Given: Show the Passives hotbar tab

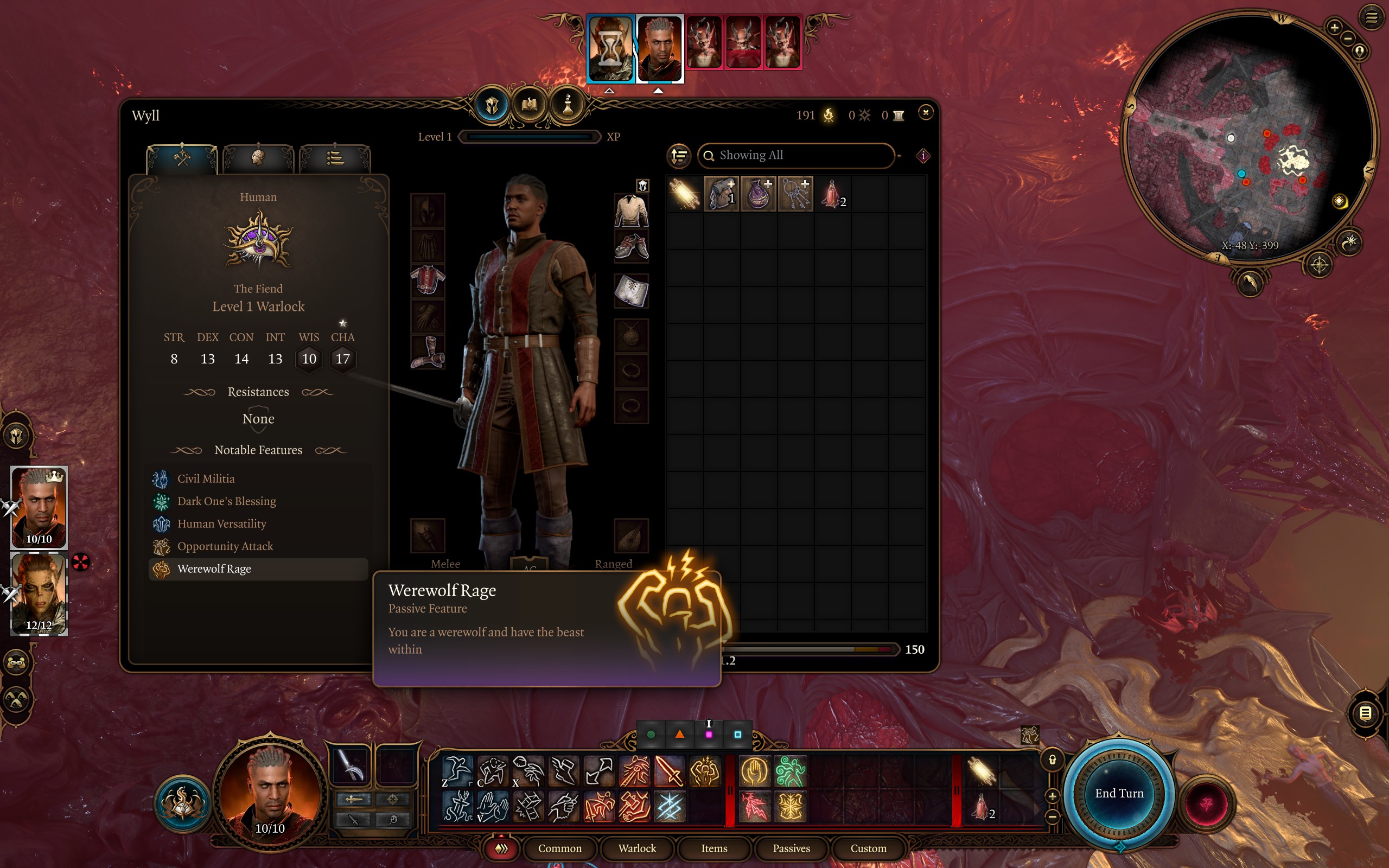Looking at the screenshot, I should point(791,848).
